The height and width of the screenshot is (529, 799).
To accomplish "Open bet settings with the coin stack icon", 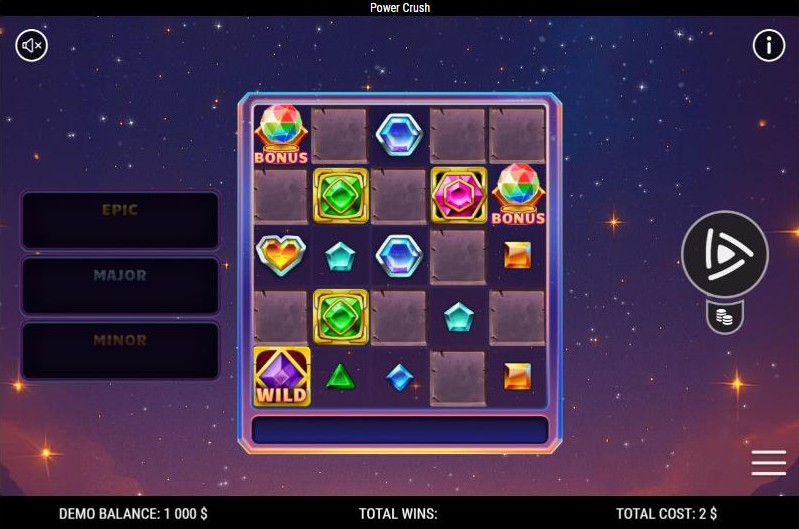I will tap(725, 317).
